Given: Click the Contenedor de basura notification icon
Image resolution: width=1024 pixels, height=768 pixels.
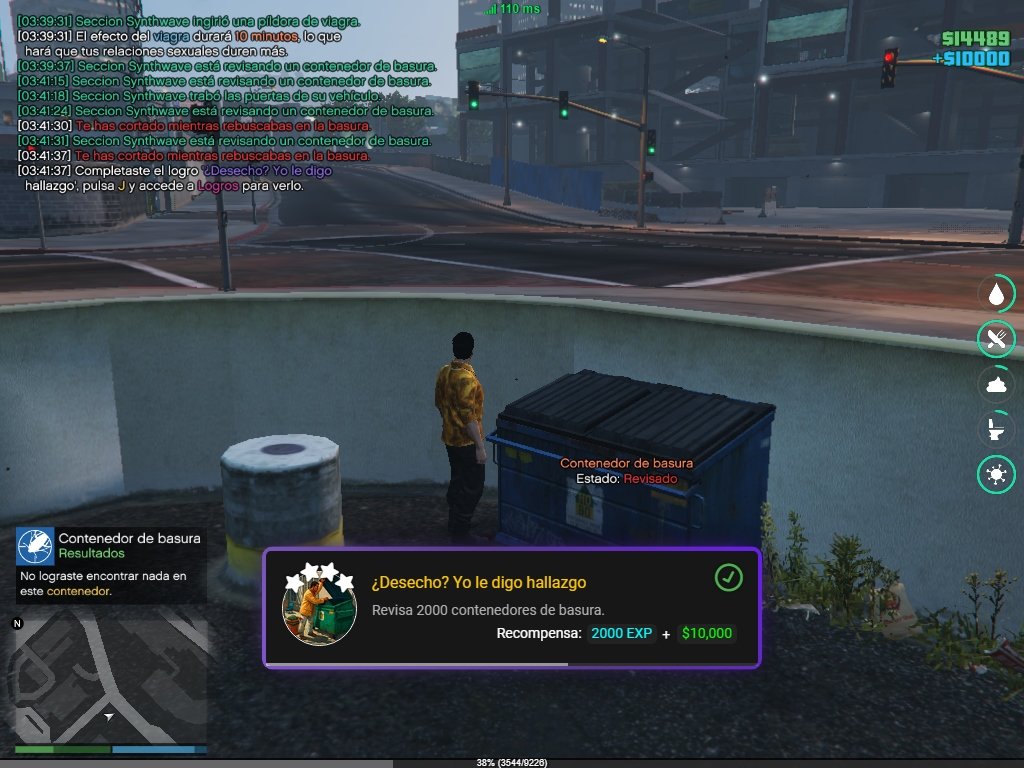Looking at the screenshot, I should (35, 547).
